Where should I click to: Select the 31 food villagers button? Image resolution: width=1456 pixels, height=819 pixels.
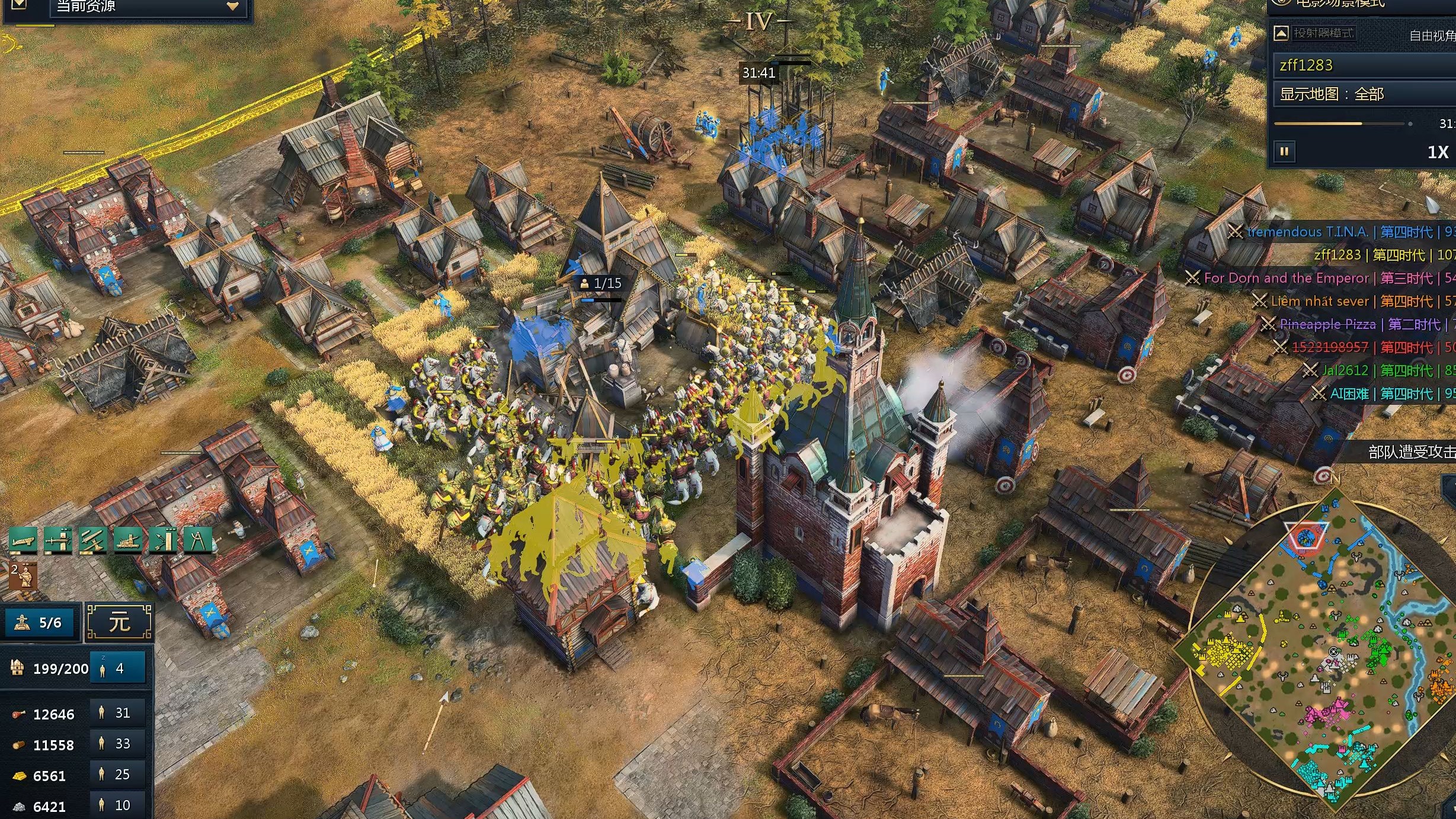click(117, 713)
